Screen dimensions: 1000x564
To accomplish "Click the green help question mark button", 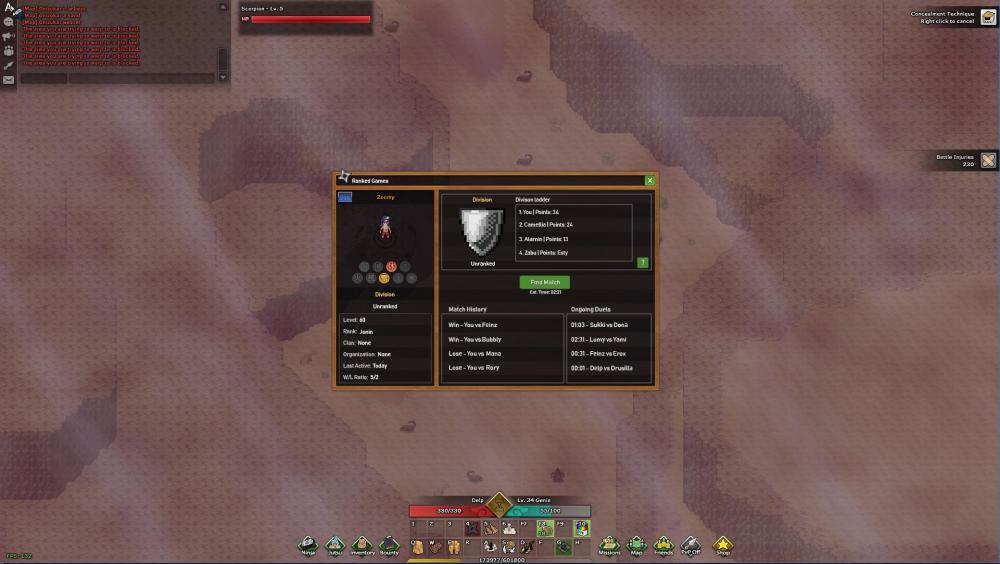I will [x=643, y=262].
